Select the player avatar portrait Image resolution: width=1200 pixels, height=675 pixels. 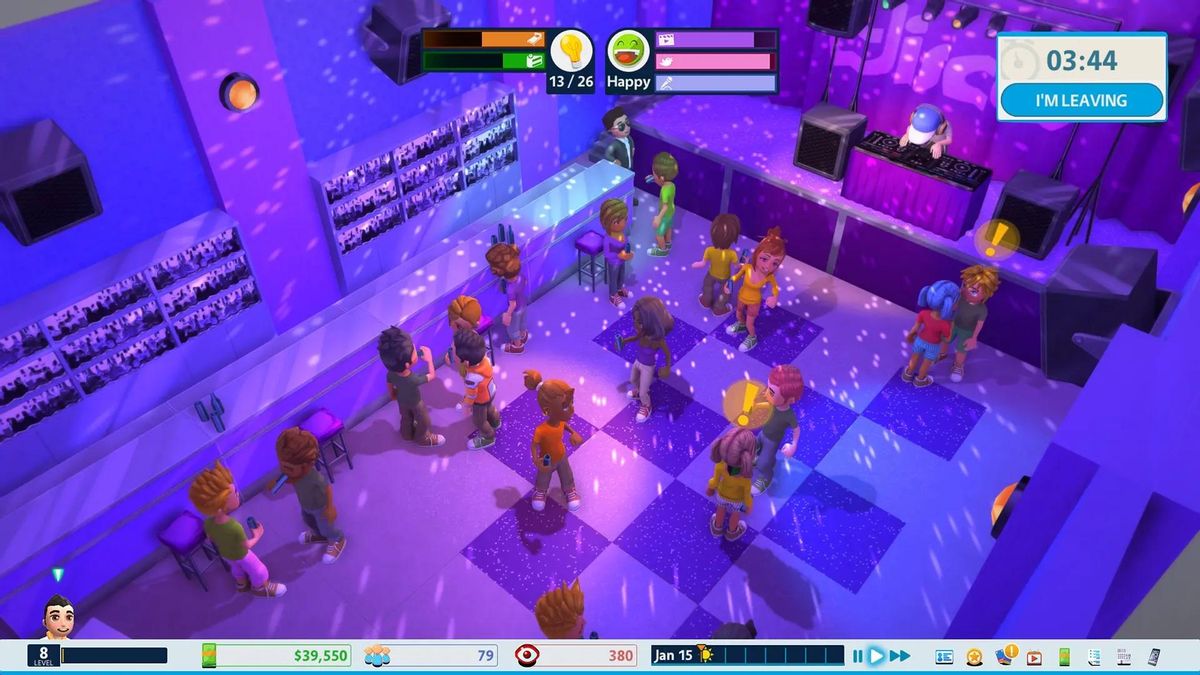pos(57,617)
